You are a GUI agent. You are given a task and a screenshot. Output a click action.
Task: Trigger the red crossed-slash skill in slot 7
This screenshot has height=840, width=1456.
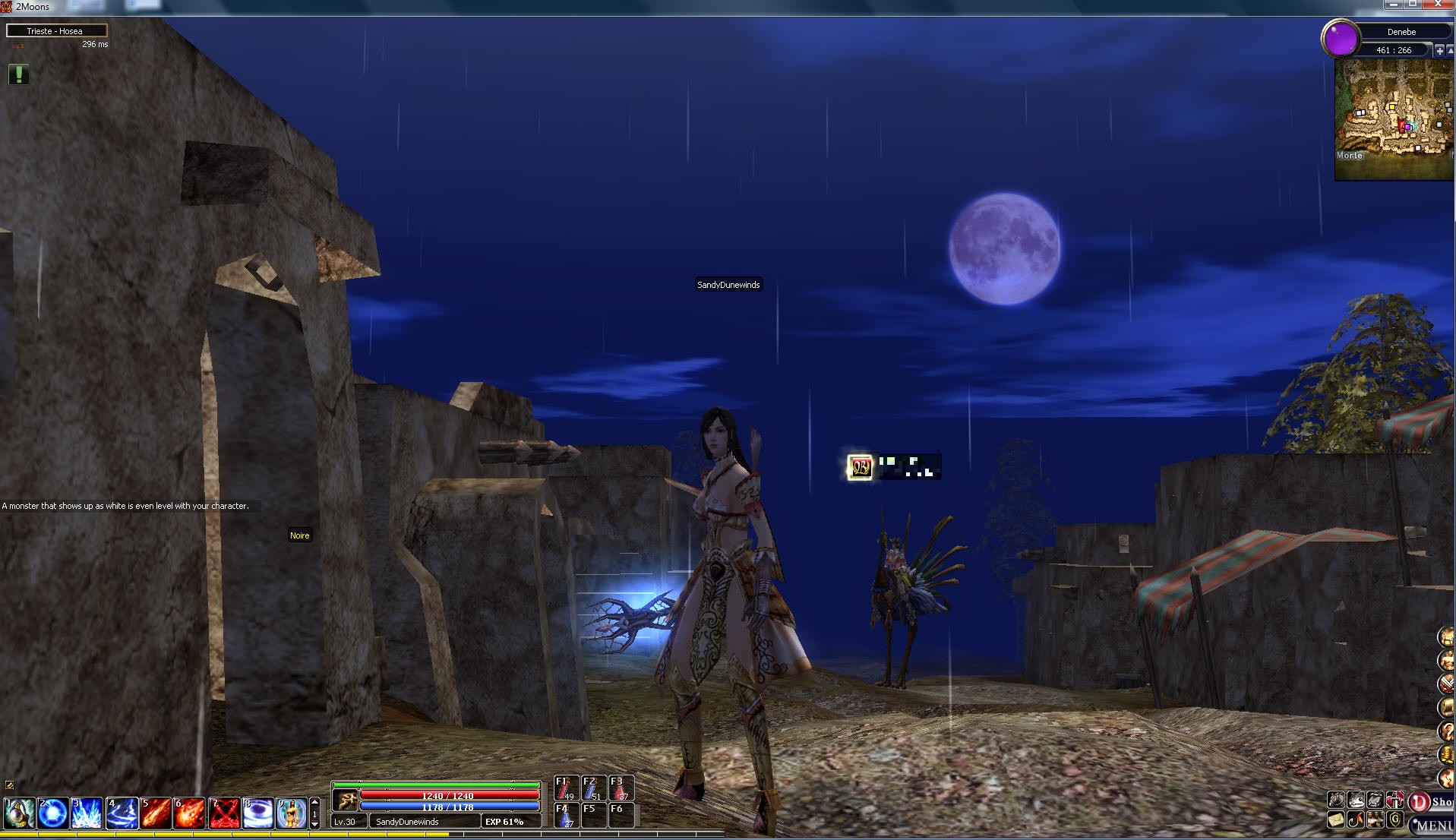(224, 813)
